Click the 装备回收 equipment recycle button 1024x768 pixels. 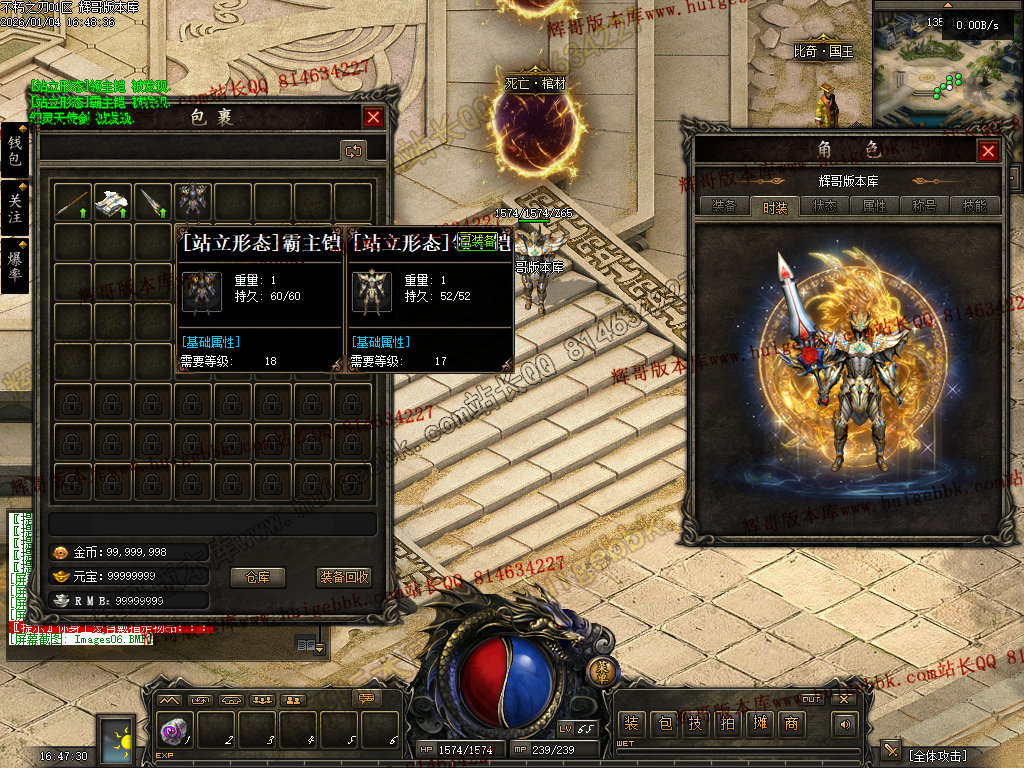tap(344, 577)
